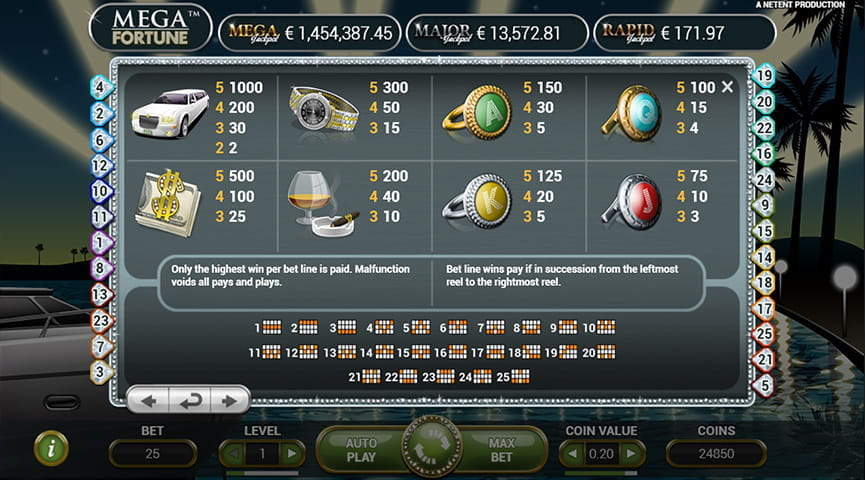Open the green info button
Screen dimensions: 865x480
point(50,448)
